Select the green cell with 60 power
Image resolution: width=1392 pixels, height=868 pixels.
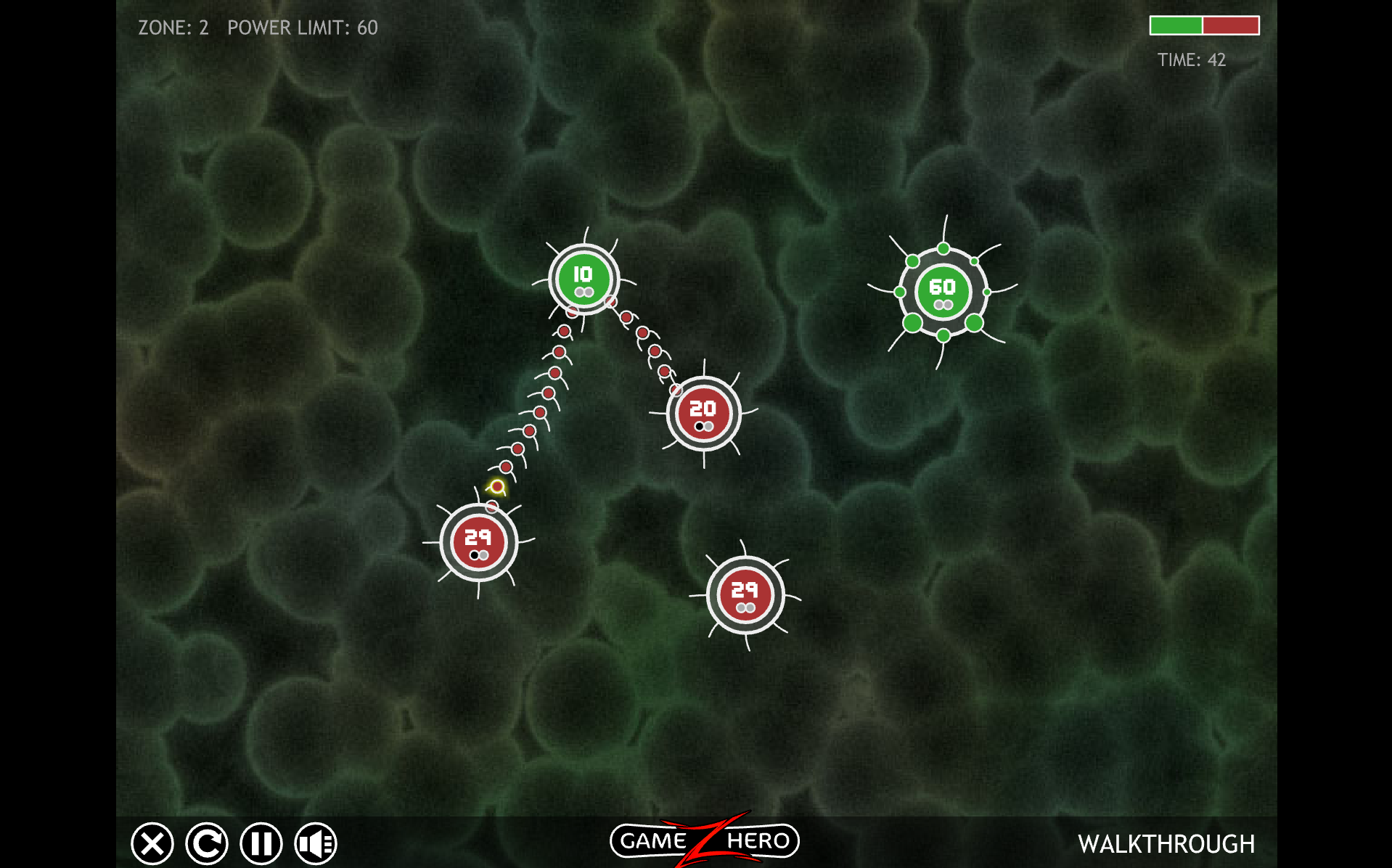943,291
